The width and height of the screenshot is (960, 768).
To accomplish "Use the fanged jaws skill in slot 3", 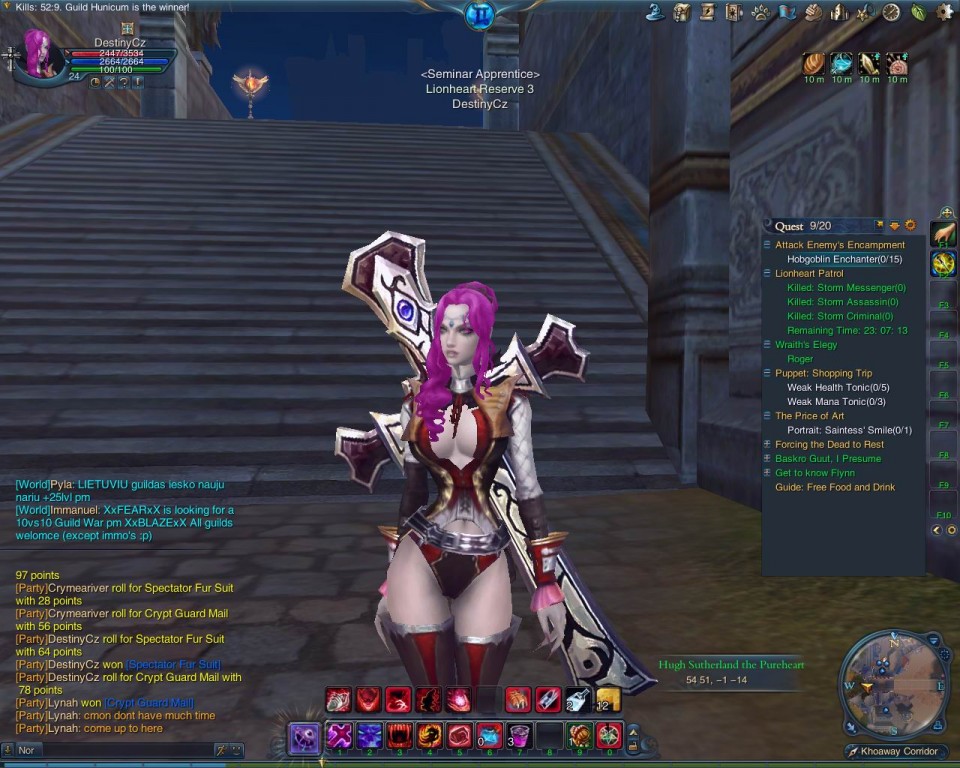I will (x=400, y=737).
